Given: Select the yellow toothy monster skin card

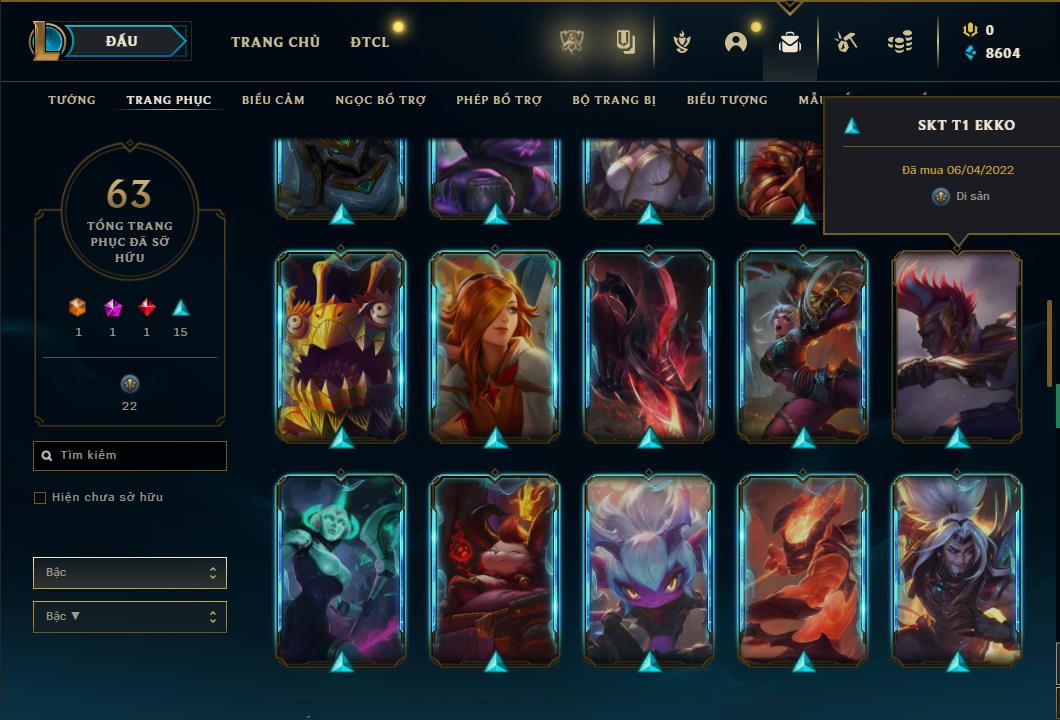Looking at the screenshot, I should (341, 345).
